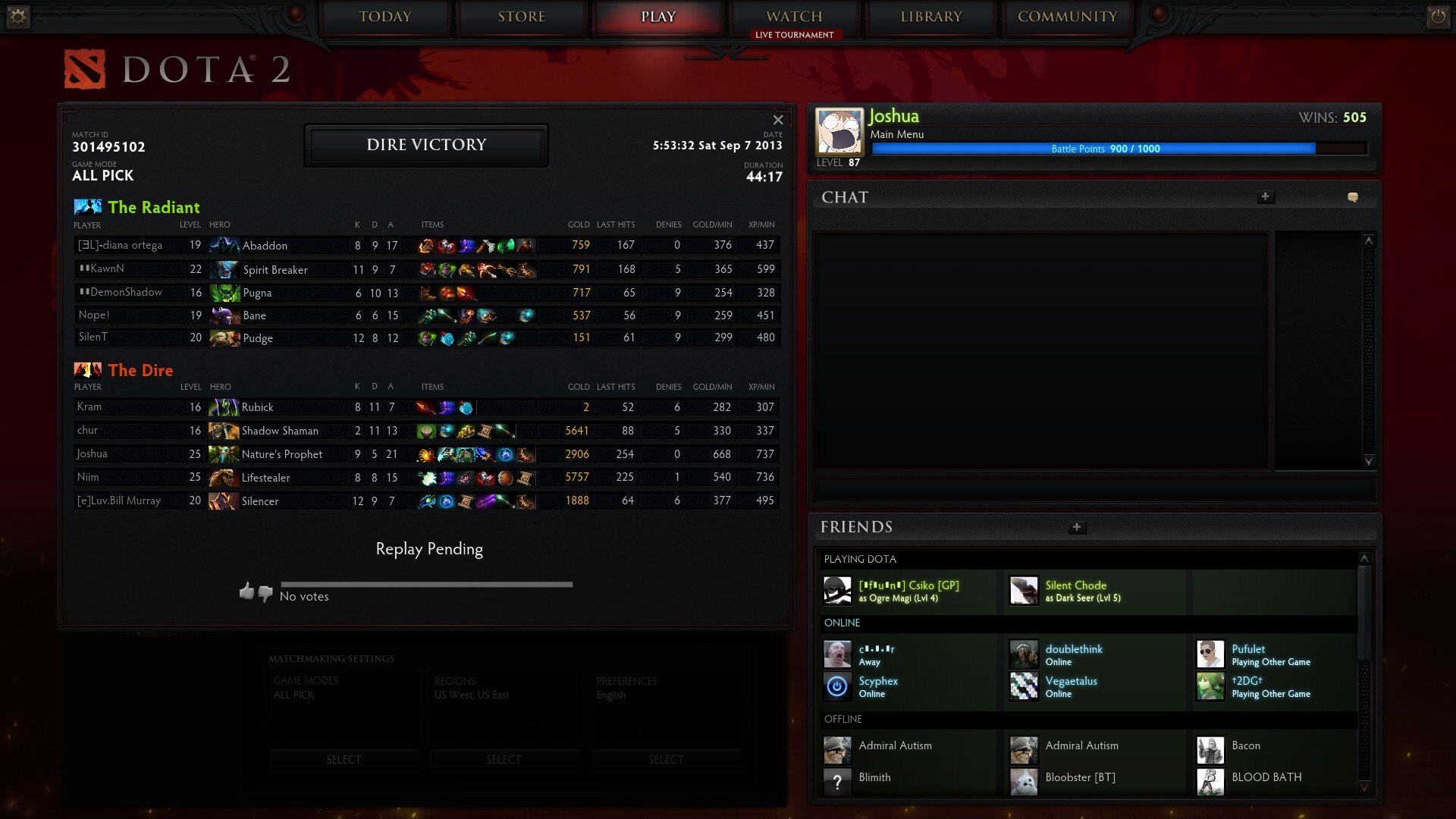Go to the LIBRARY tab

(x=931, y=17)
